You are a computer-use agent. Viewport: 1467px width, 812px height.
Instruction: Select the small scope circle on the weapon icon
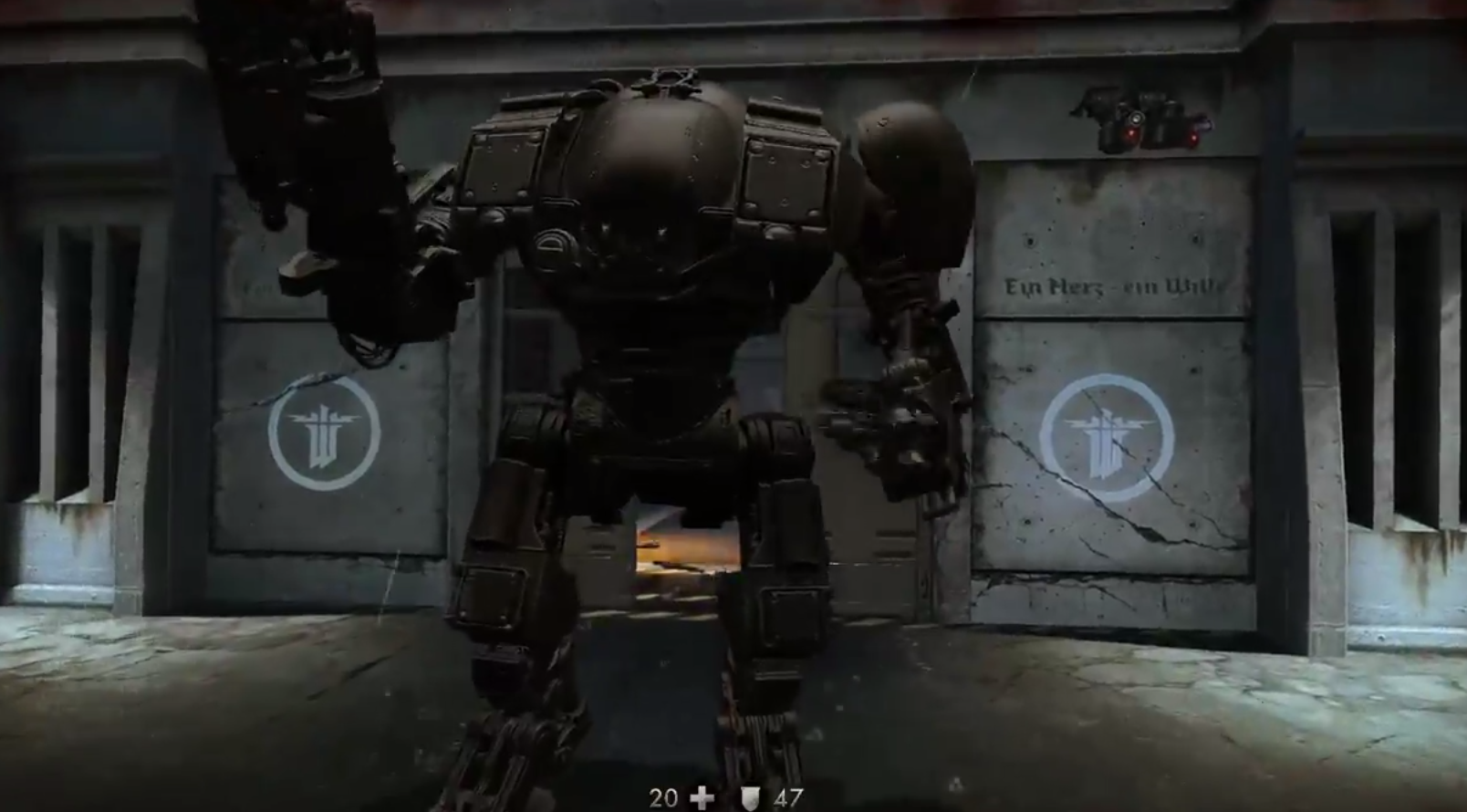(x=1137, y=119)
